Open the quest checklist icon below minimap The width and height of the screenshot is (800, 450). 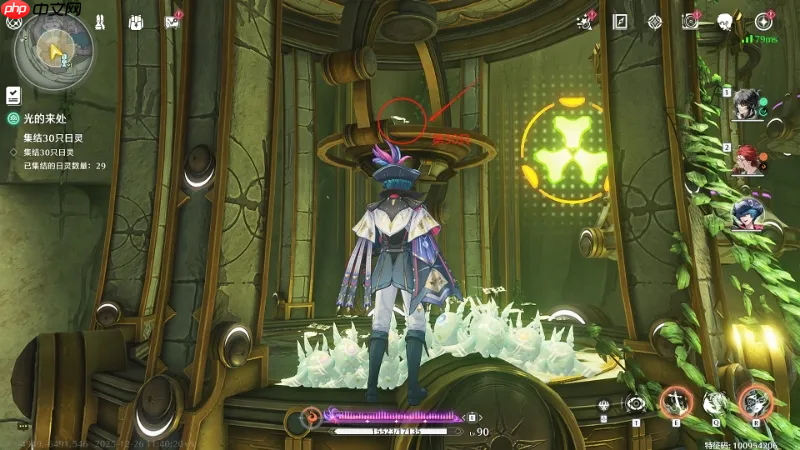pyautogui.click(x=13, y=95)
